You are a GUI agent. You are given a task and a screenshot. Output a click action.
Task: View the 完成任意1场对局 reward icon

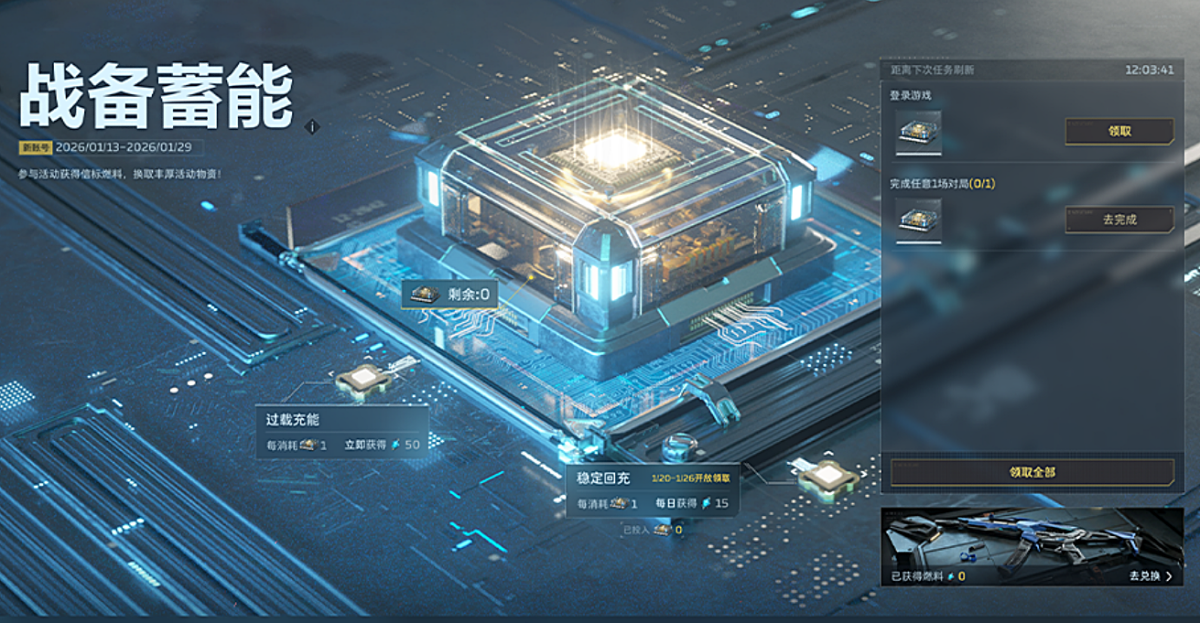(918, 220)
